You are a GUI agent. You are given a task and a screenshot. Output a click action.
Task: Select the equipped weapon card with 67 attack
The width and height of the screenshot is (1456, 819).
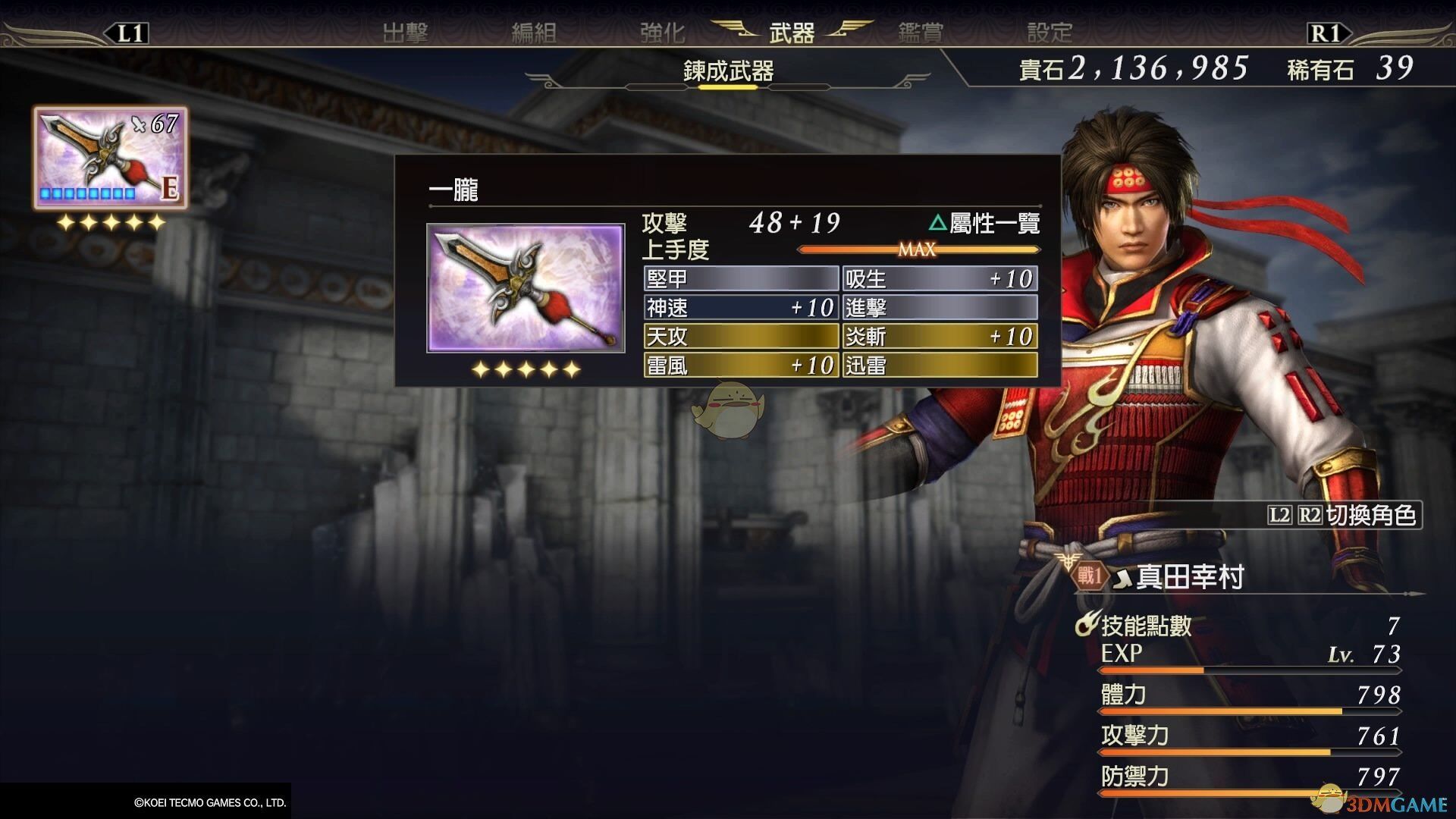coord(110,158)
